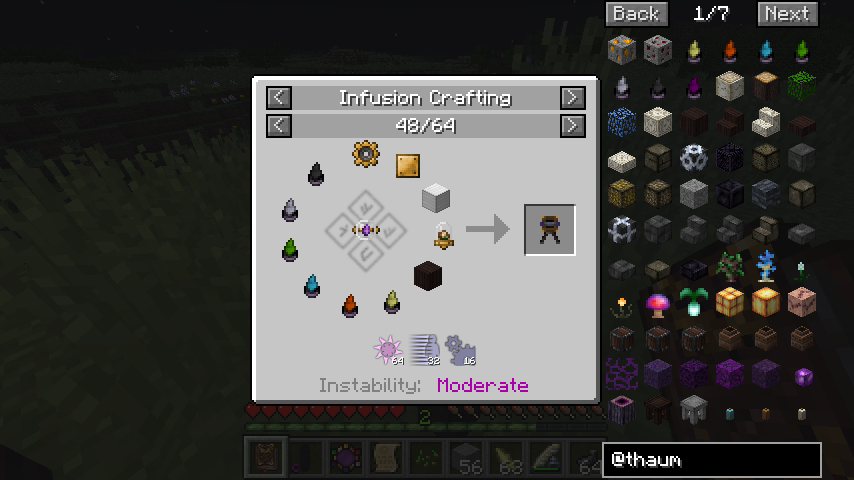
Task: Click the gear-shaped aspect icon showing 16
Action: (x=459, y=349)
